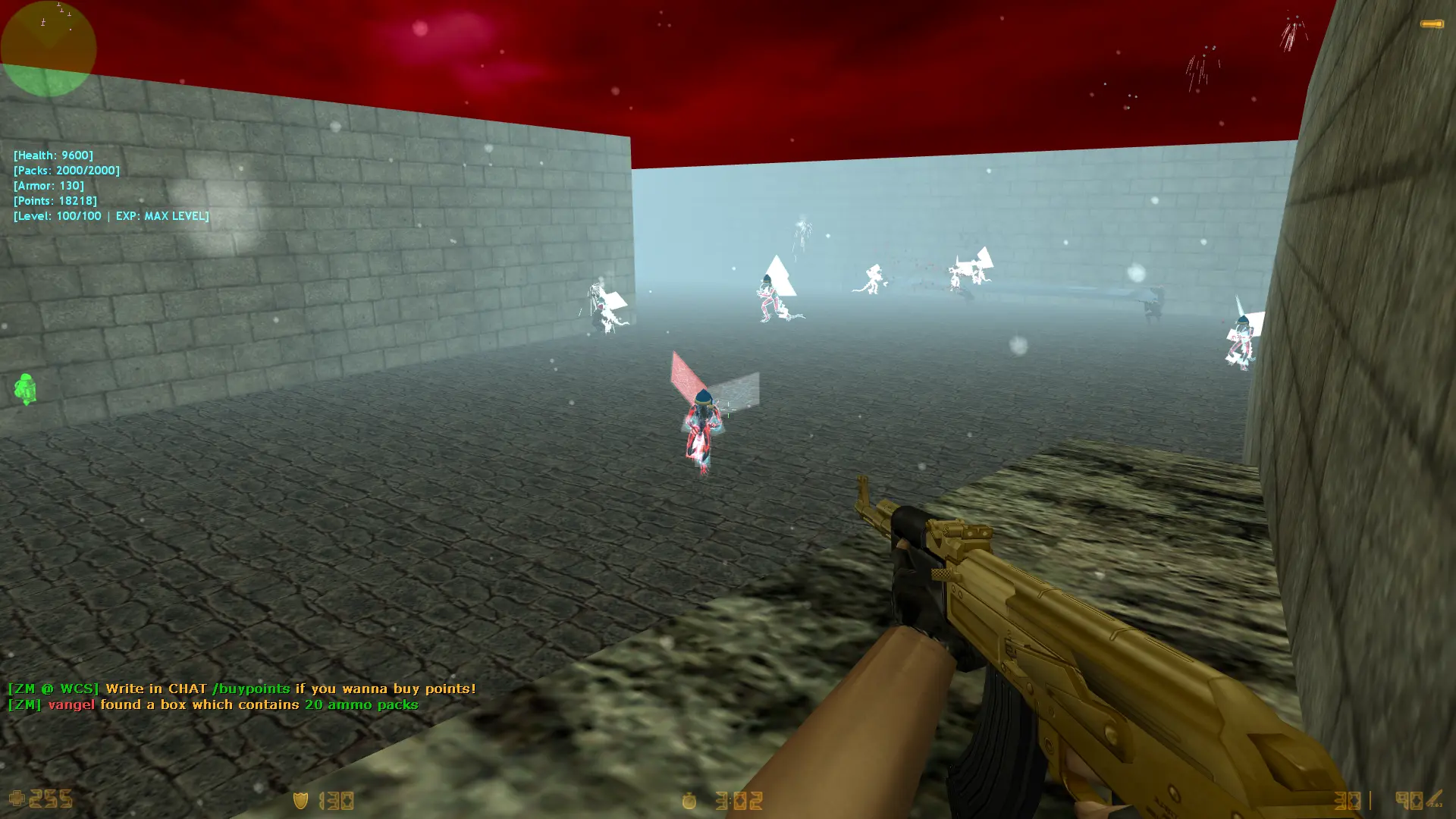Select the armor shield icon near the 130 value
Screen dimensions: 1456x819
pyautogui.click(x=300, y=801)
